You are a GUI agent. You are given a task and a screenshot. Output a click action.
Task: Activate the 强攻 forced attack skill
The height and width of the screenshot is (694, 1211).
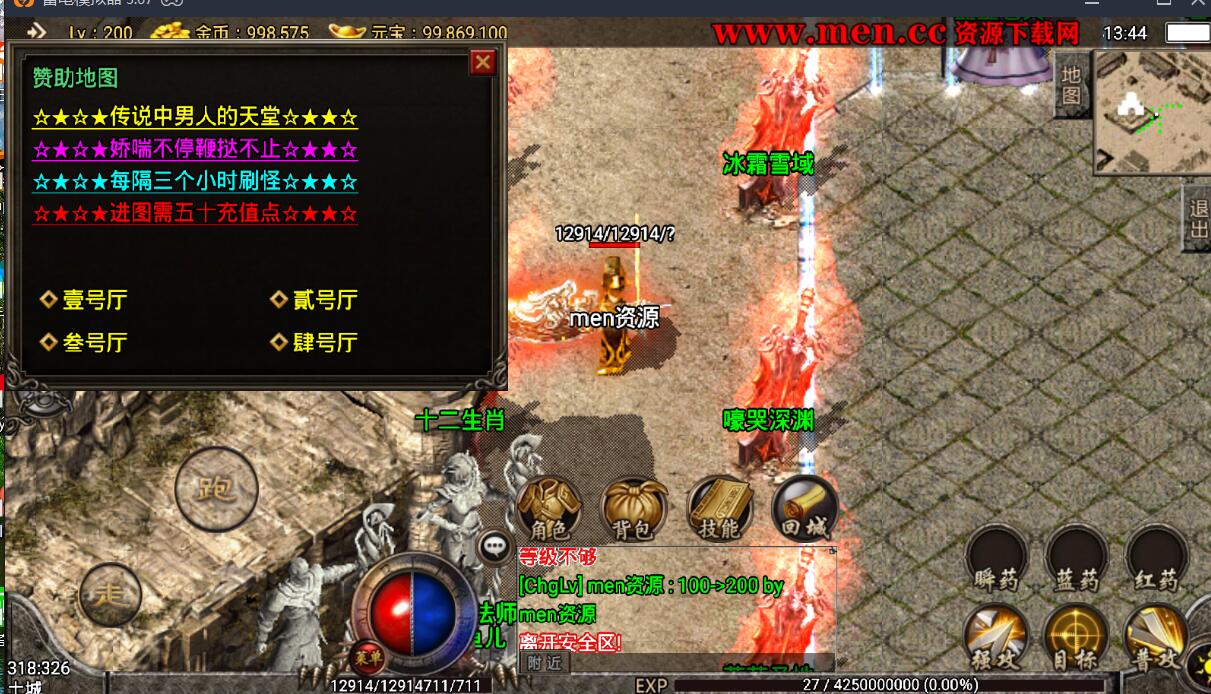coord(996,638)
